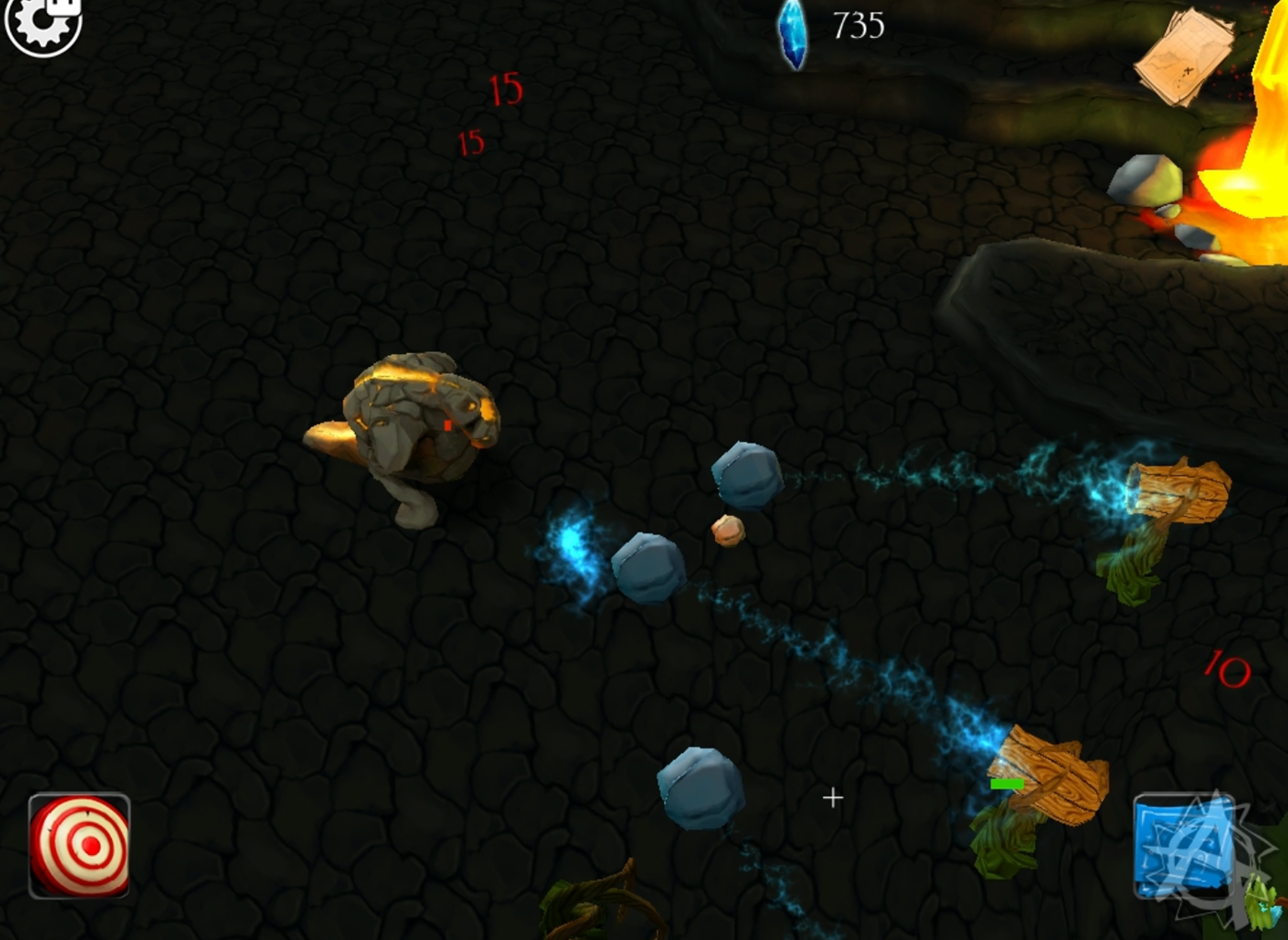Open the gear settings menu
1288x940 pixels.
[43, 24]
